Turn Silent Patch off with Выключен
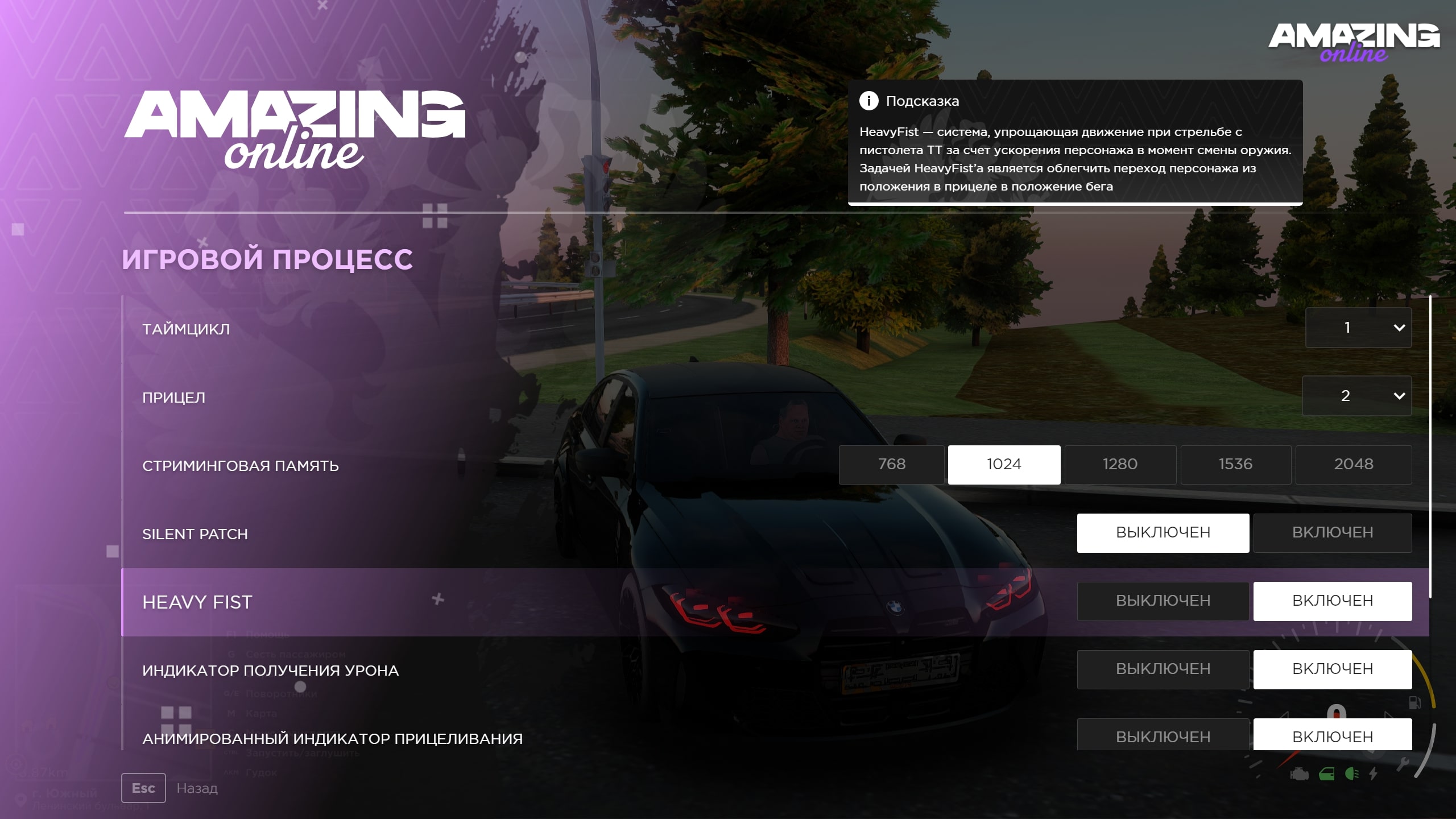This screenshot has height=819, width=1456. pyautogui.click(x=1163, y=533)
